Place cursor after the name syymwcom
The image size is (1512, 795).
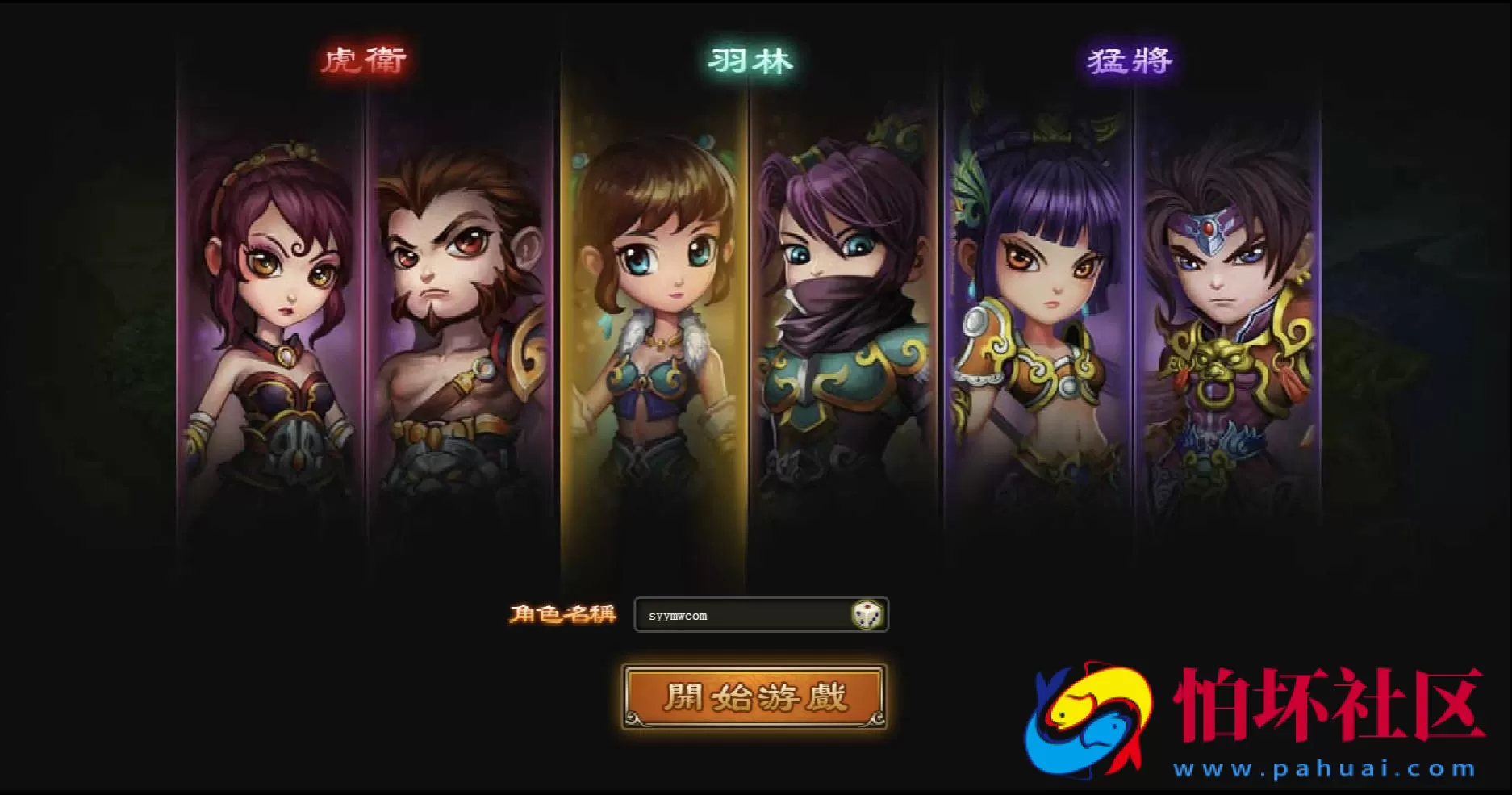coord(708,614)
